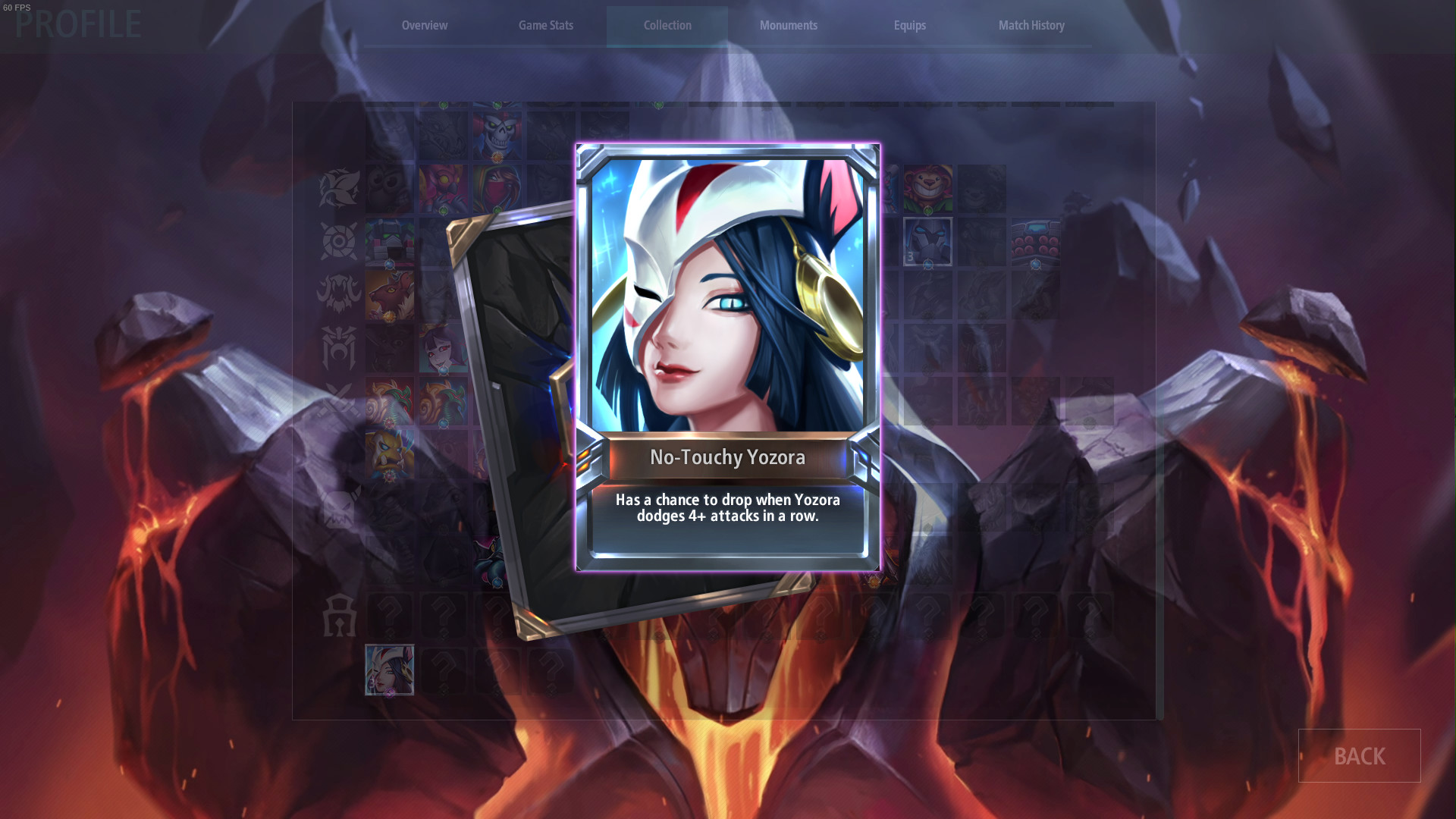This screenshot has width=1456, height=819.
Task: Select the Yozora thumbnail at bottom of grid
Action: [390, 670]
